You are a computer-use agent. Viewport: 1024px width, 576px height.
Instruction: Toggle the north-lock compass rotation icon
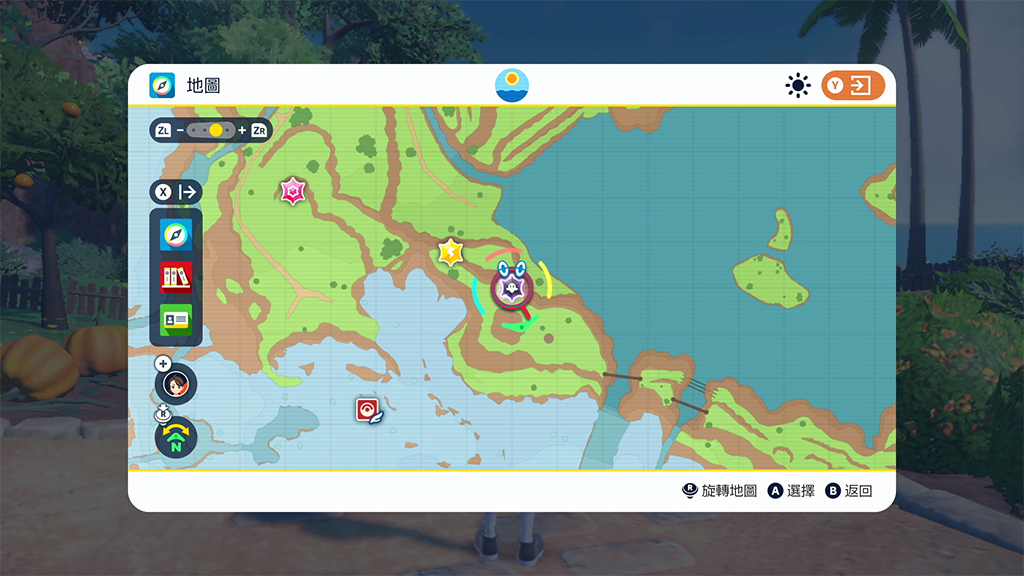point(177,437)
